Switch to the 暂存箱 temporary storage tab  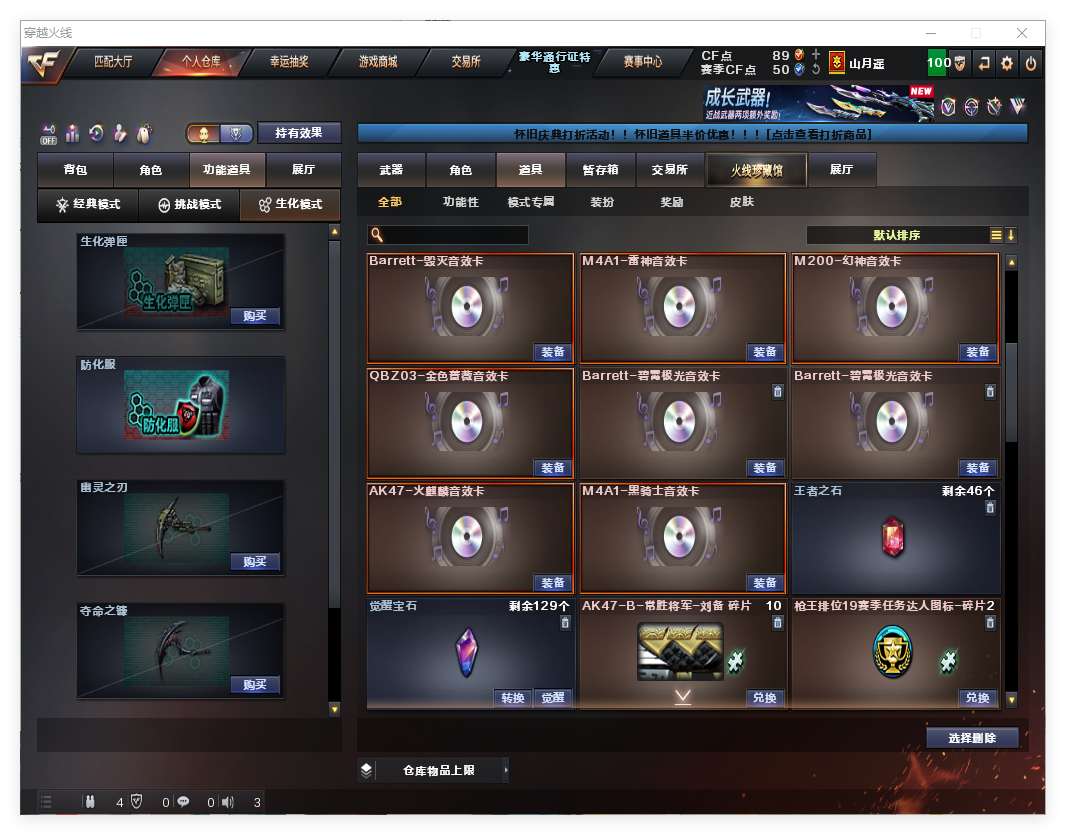(600, 170)
